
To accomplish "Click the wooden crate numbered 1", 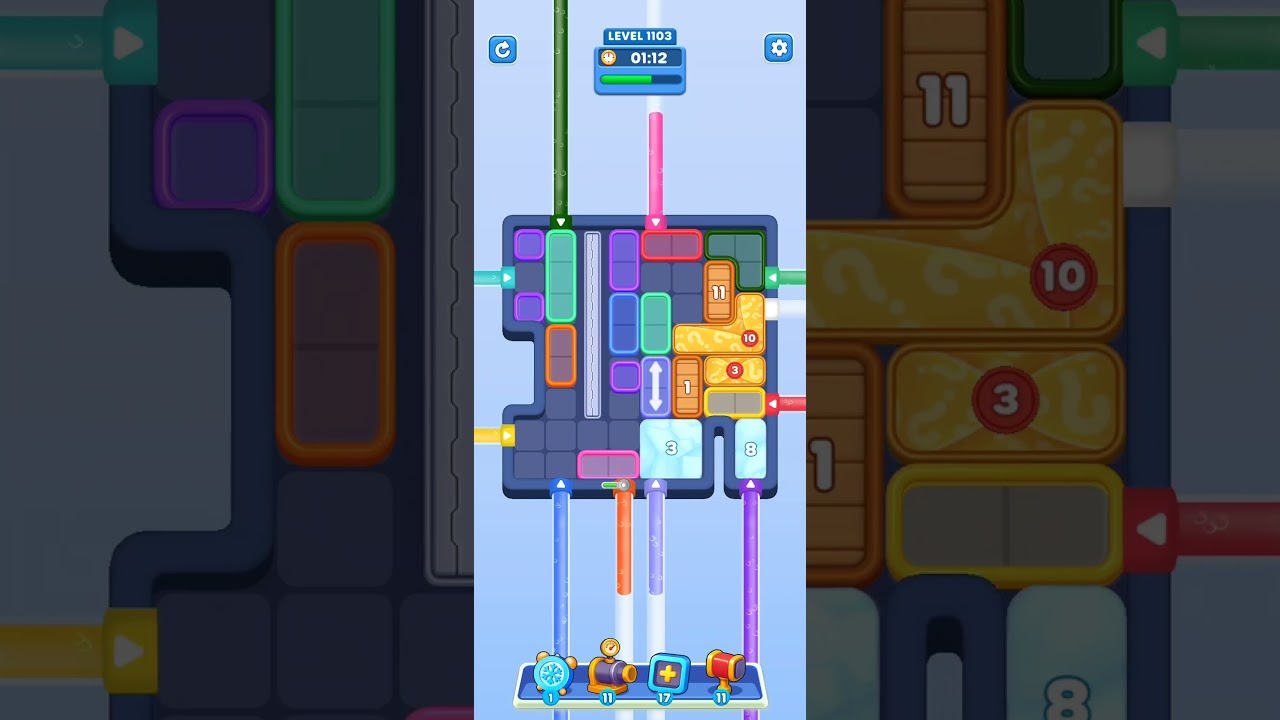I will 686,386.
